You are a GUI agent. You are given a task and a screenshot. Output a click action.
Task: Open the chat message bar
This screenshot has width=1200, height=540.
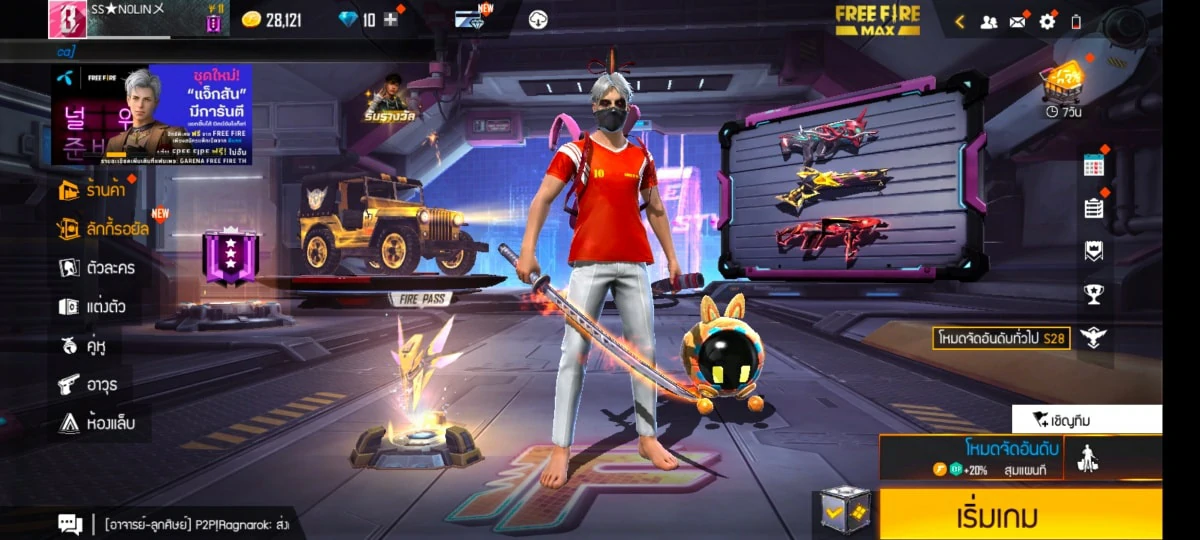click(x=180, y=523)
